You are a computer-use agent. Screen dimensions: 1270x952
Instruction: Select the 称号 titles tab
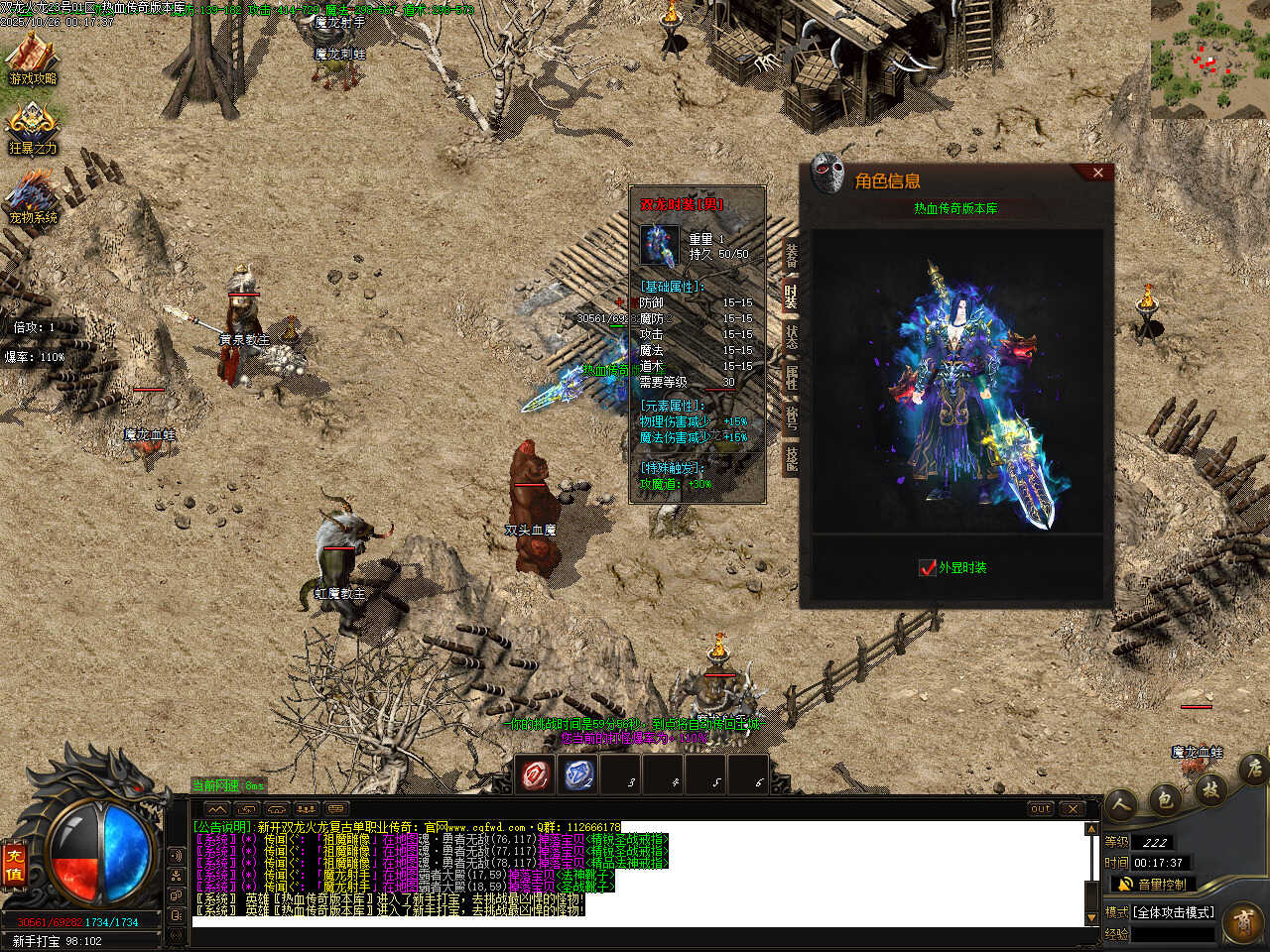click(x=791, y=417)
